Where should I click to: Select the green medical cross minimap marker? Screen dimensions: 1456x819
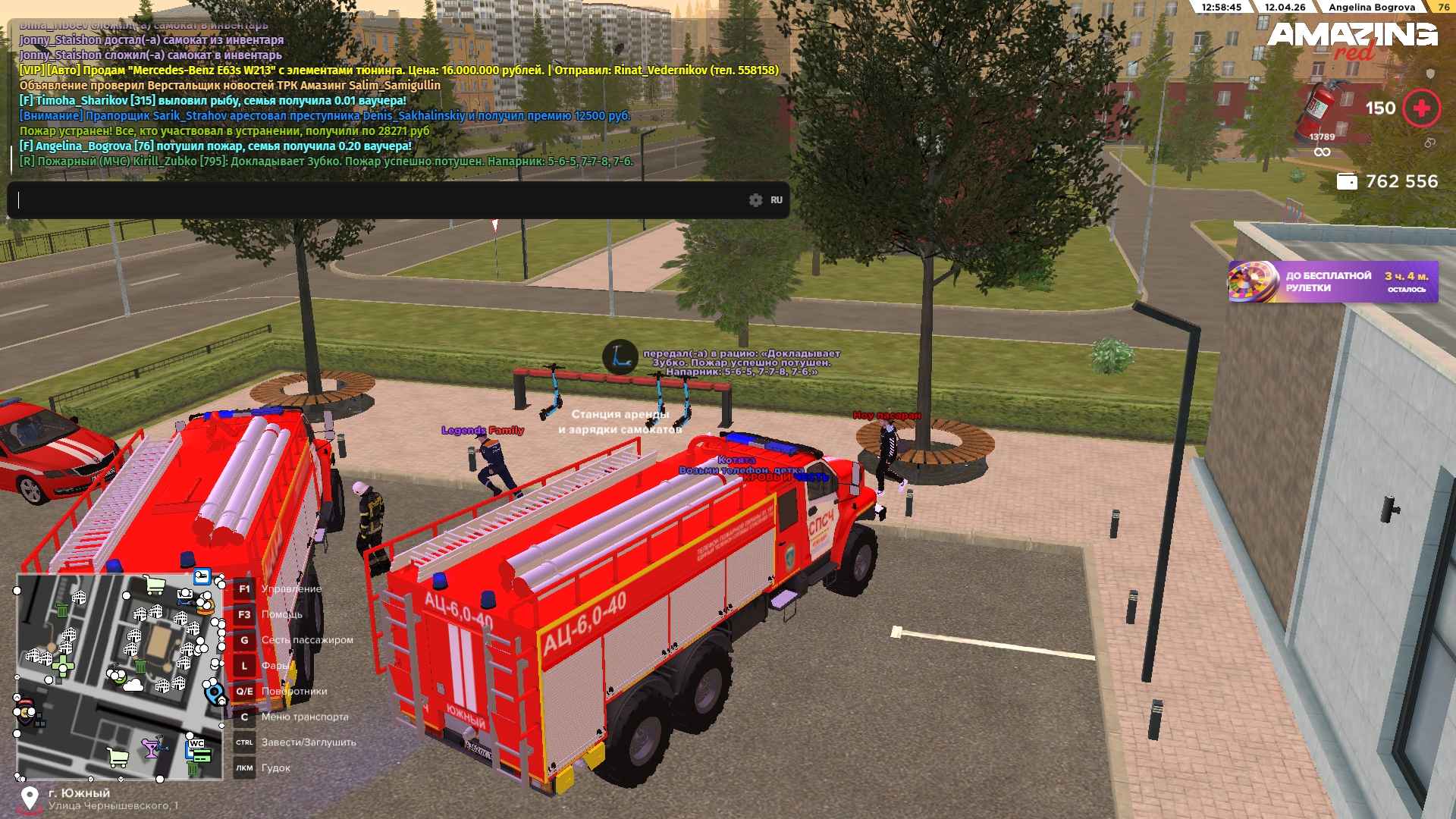[63, 666]
